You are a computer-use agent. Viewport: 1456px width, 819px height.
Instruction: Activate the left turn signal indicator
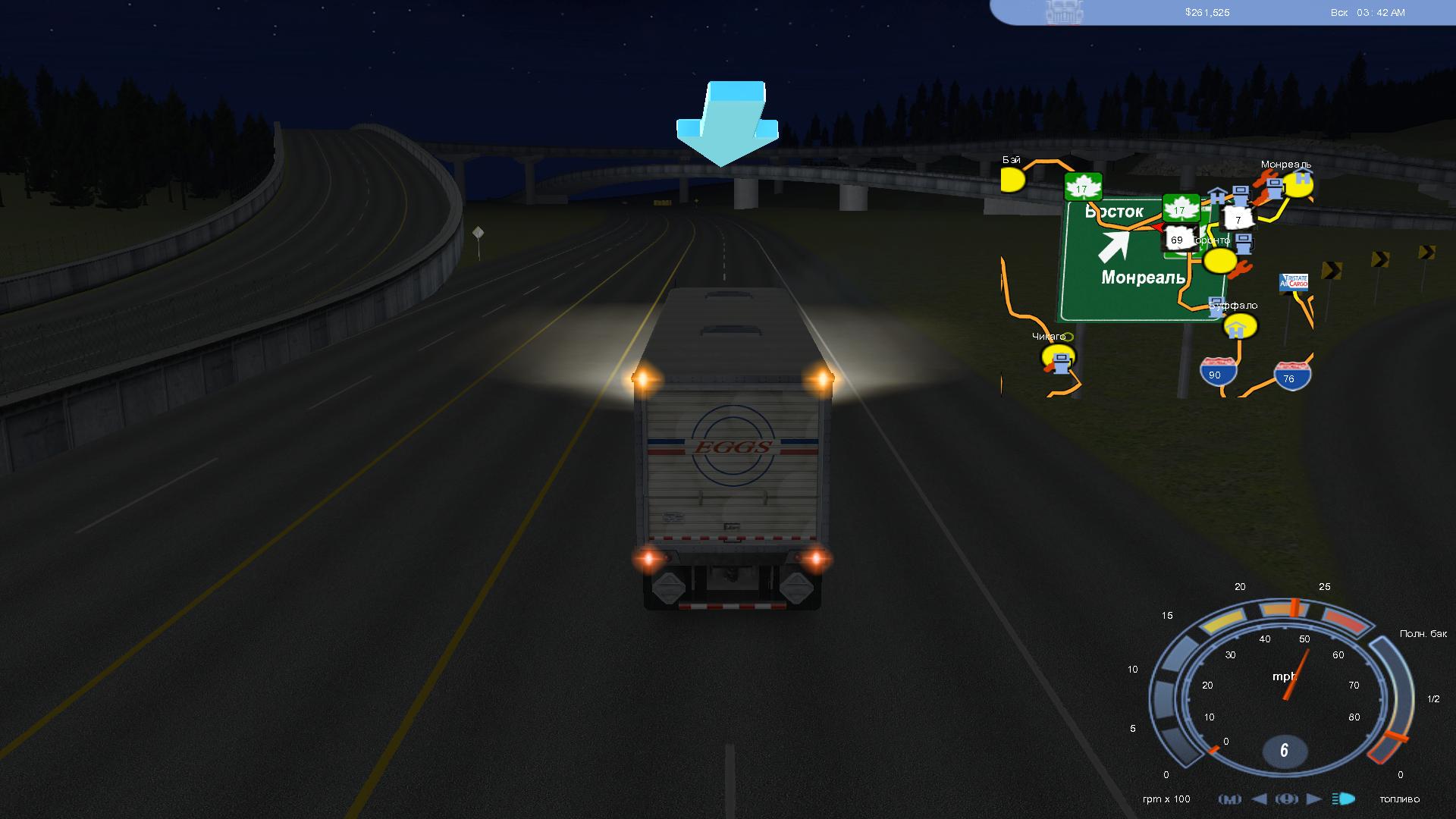1260,799
